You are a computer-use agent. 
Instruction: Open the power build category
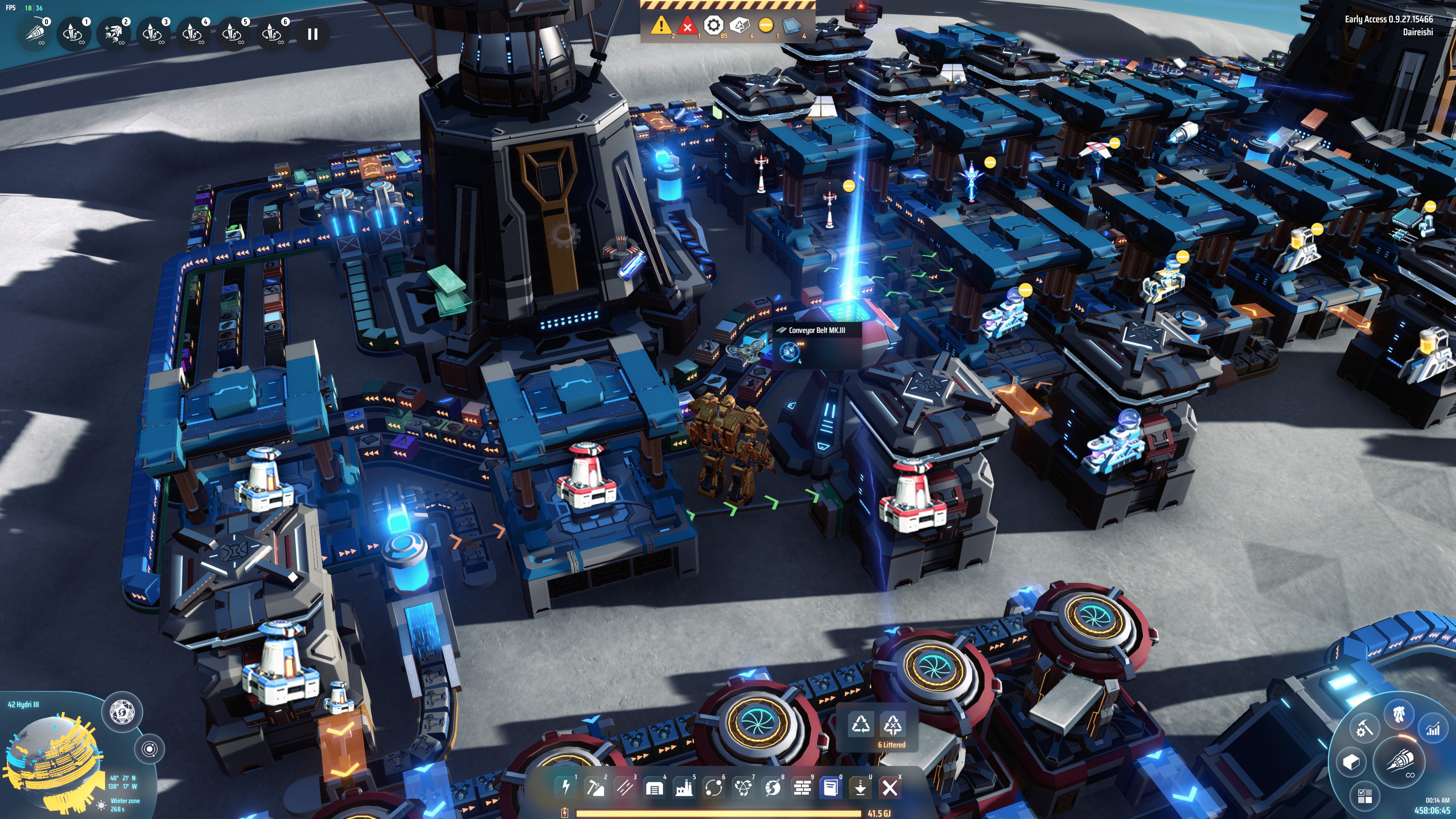566,787
